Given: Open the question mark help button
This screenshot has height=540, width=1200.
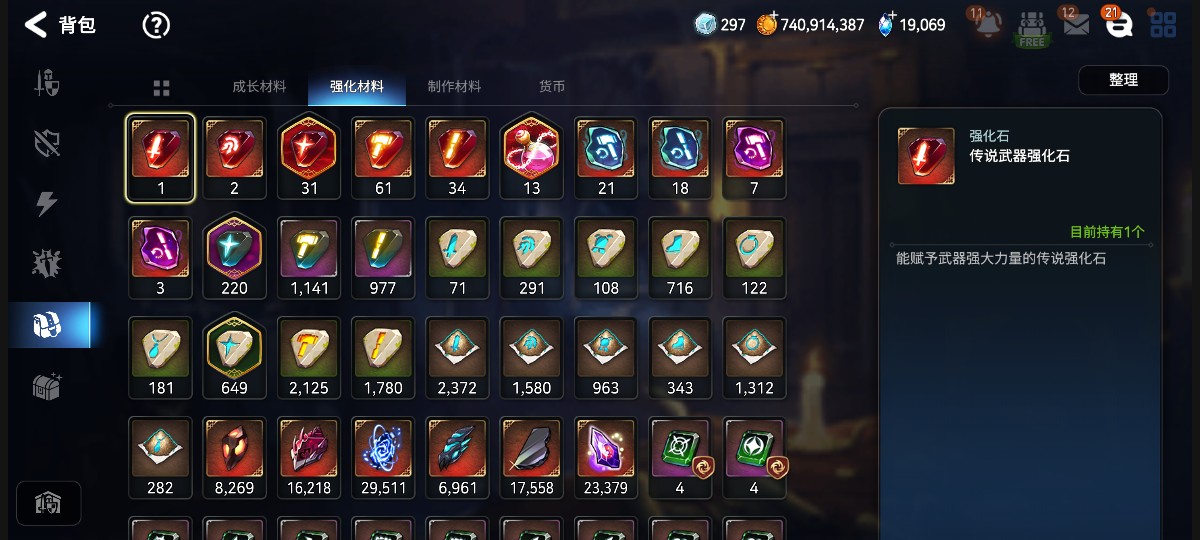Looking at the screenshot, I should 156,25.
